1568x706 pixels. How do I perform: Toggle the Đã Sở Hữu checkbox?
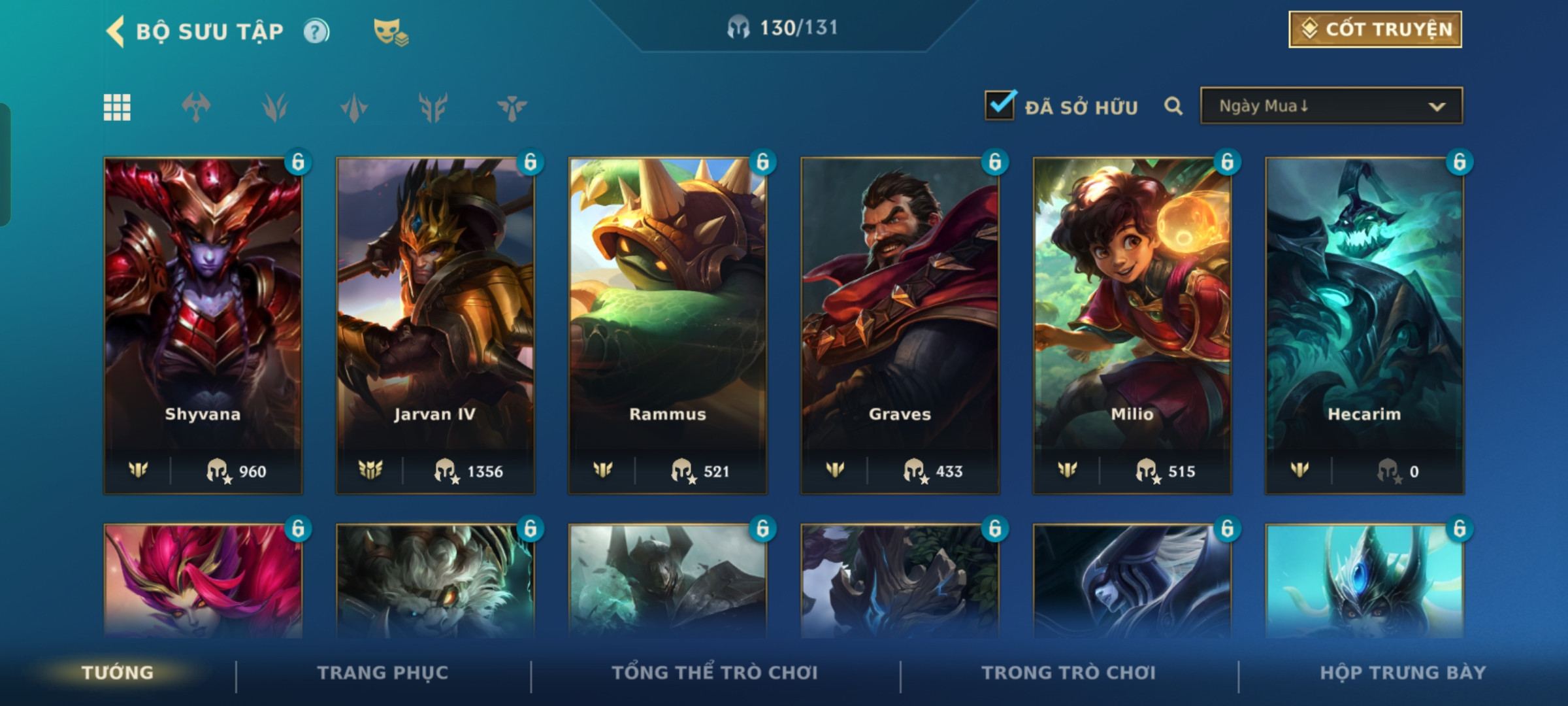[x=1000, y=105]
